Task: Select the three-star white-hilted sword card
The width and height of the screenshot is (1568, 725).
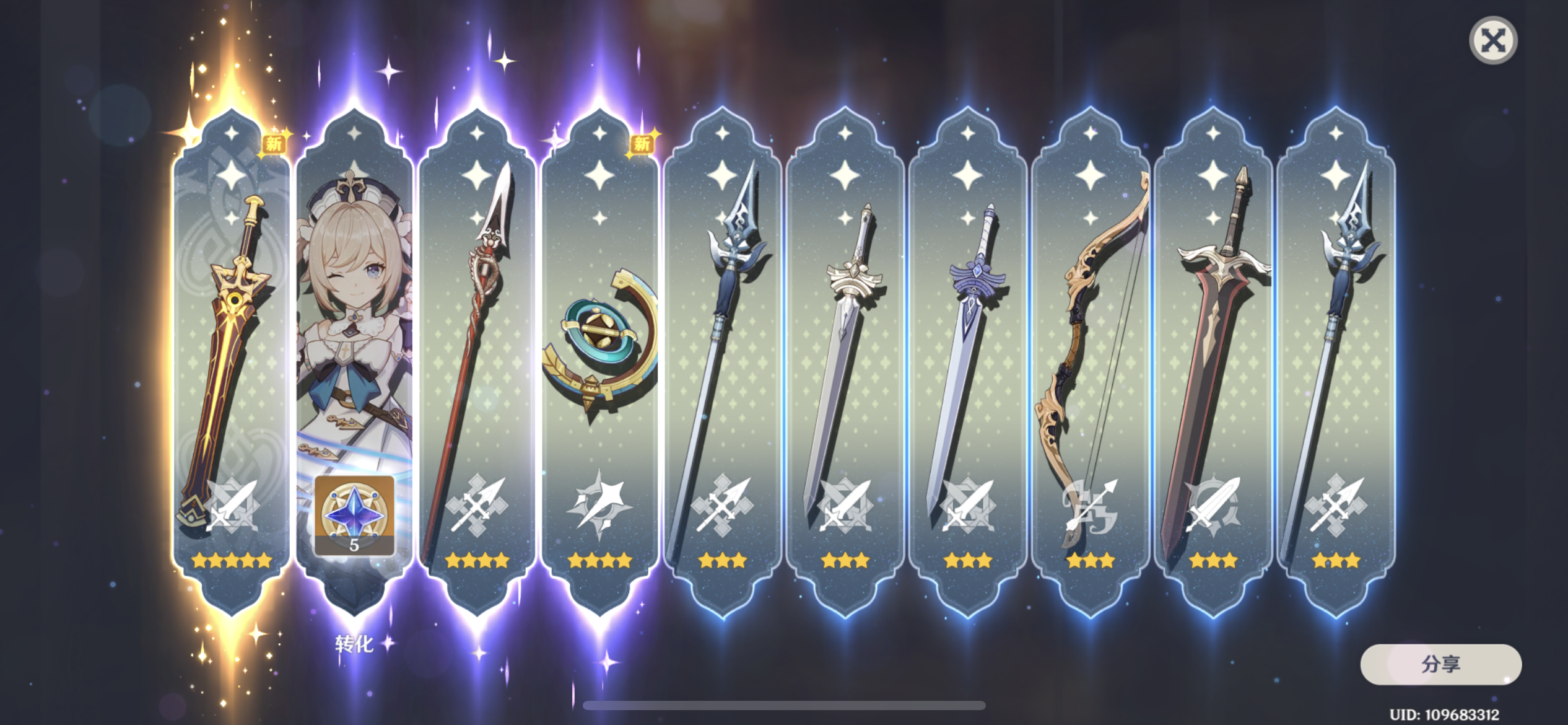Action: pyautogui.click(x=845, y=359)
